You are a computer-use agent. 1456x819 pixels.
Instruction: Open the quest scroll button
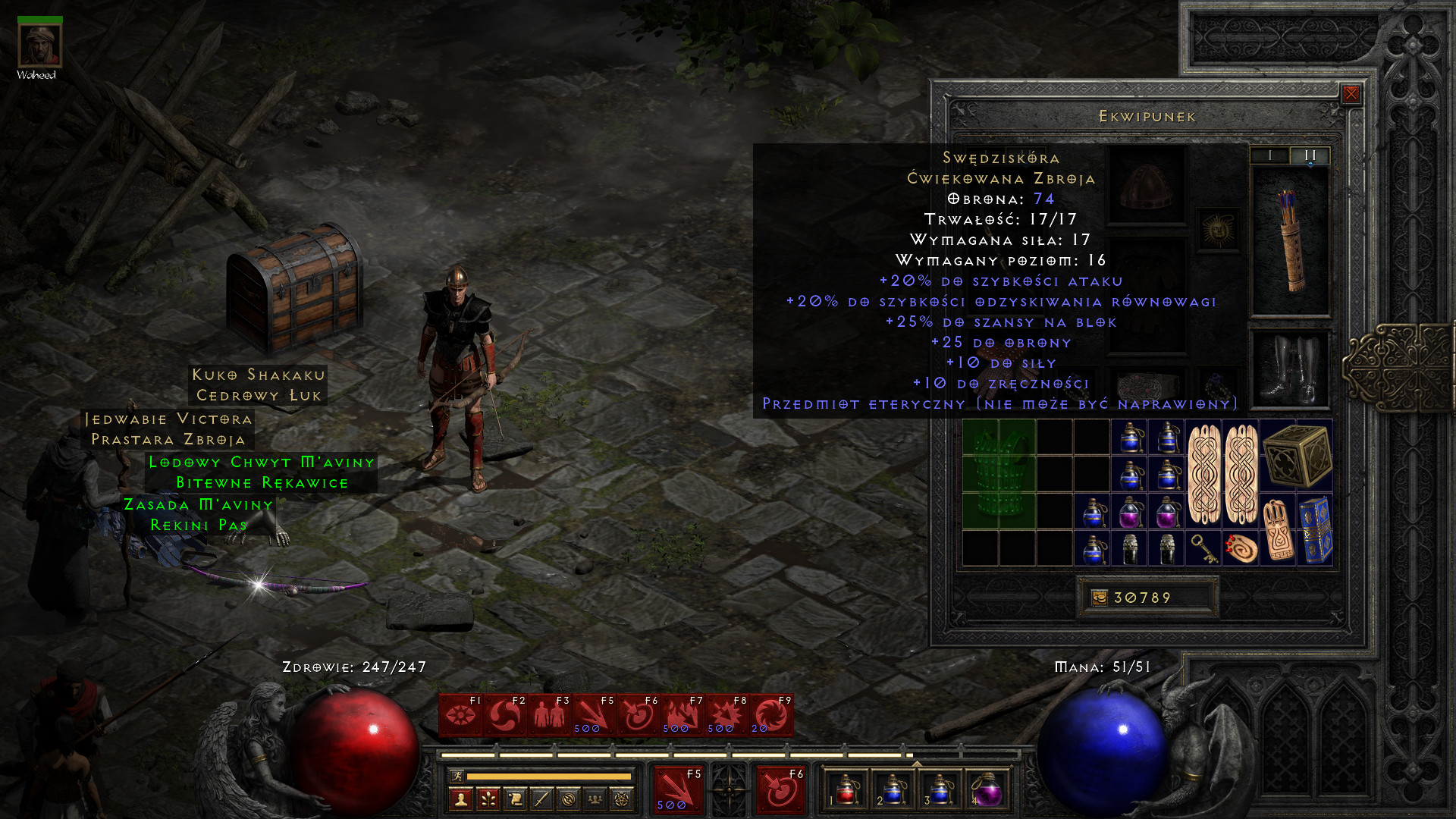click(x=515, y=799)
